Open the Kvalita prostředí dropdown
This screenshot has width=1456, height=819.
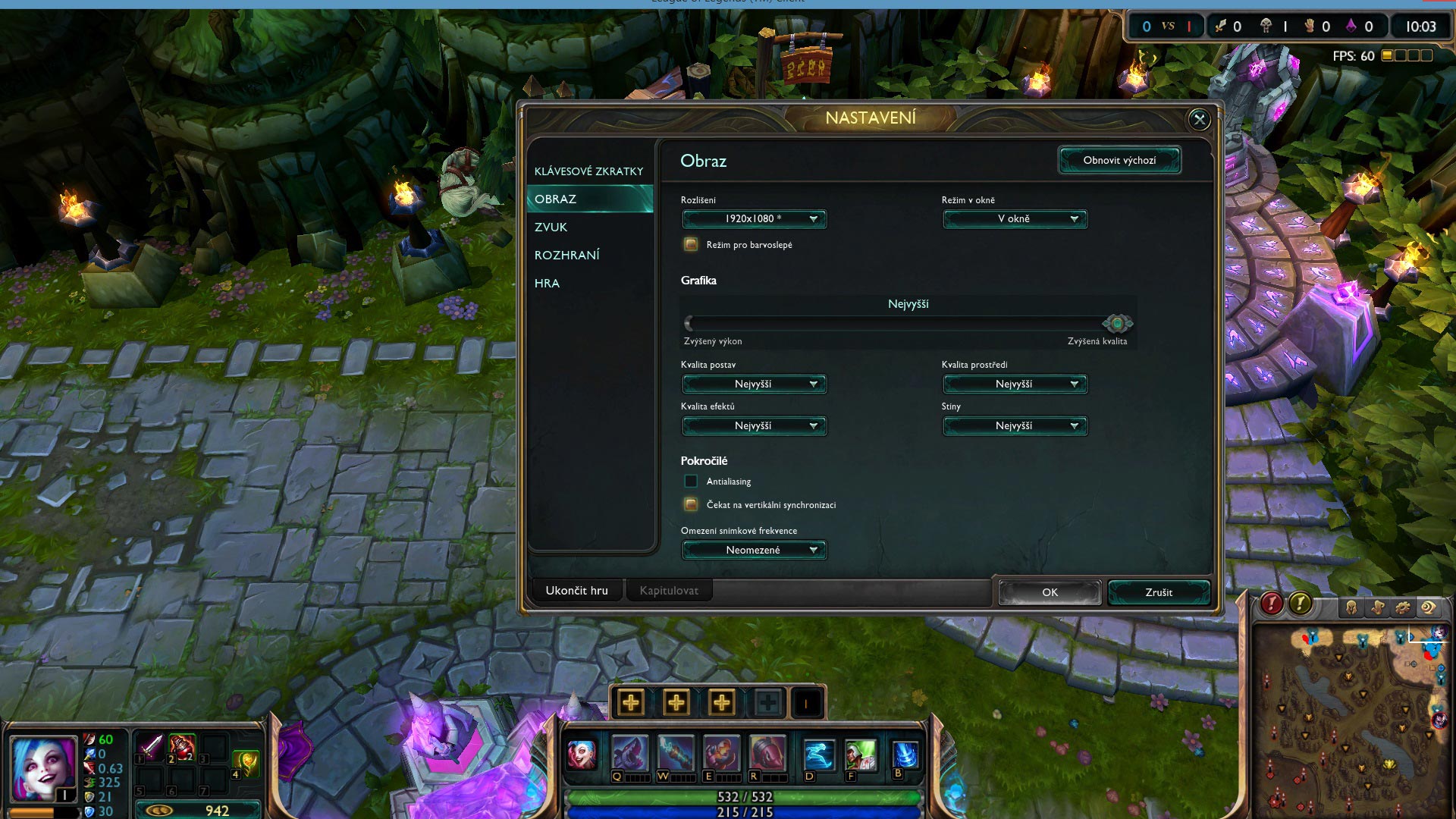1015,384
